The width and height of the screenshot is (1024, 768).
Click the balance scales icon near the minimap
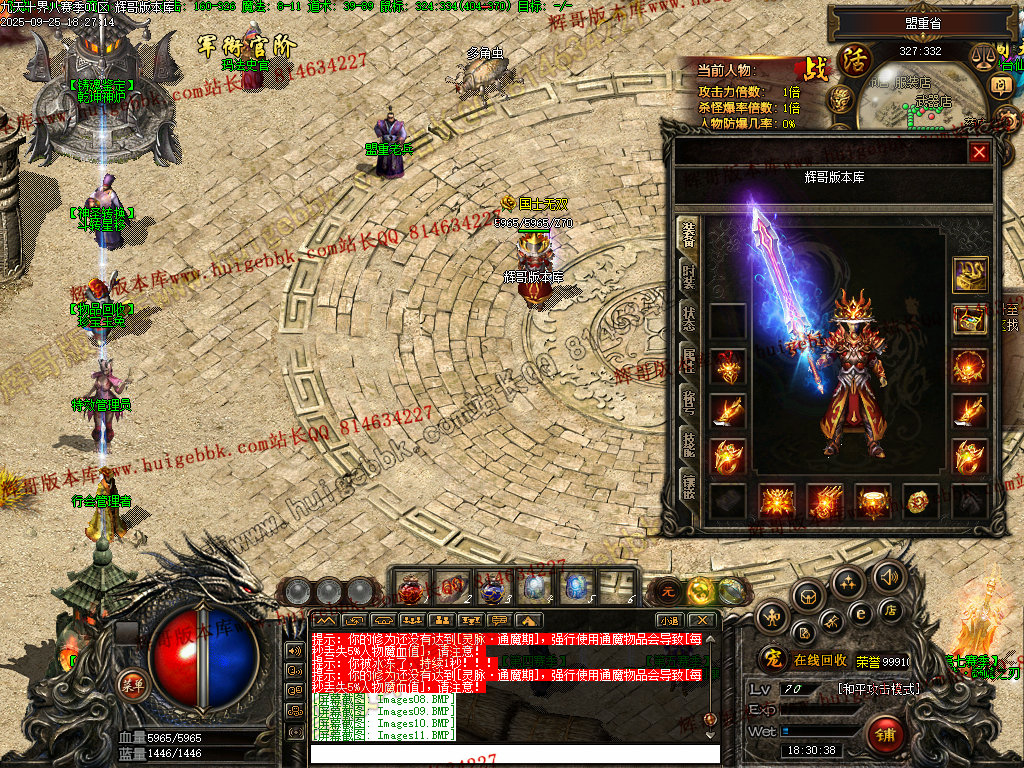coord(984,57)
